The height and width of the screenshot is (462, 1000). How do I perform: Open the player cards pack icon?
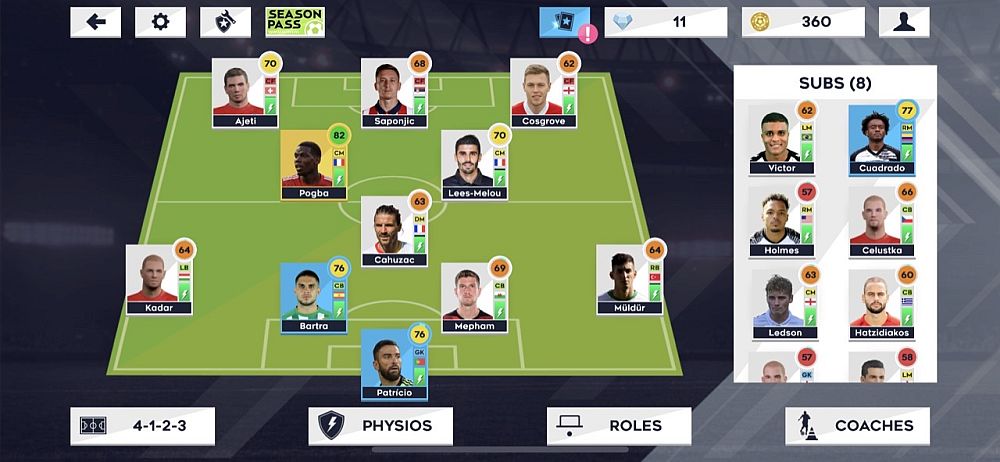coord(565,22)
